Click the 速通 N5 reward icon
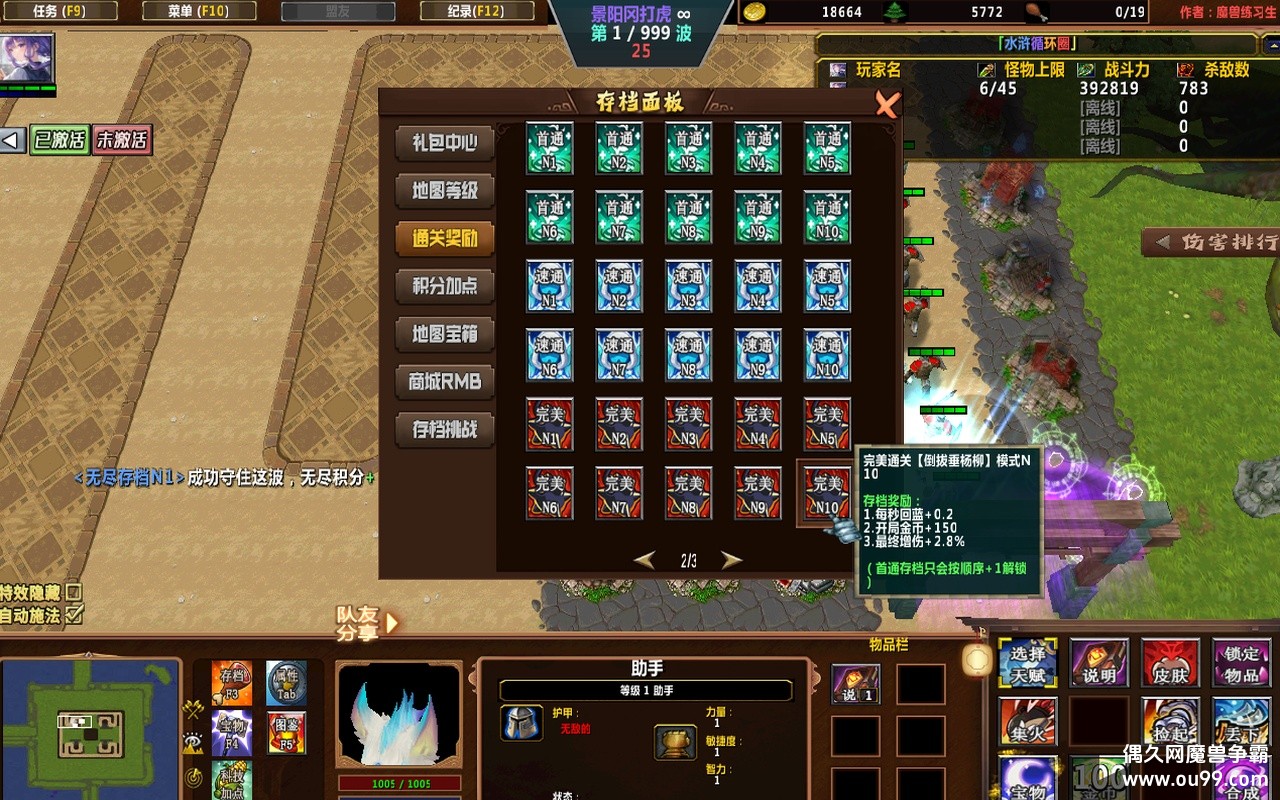Viewport: 1280px width, 800px height. (x=827, y=286)
